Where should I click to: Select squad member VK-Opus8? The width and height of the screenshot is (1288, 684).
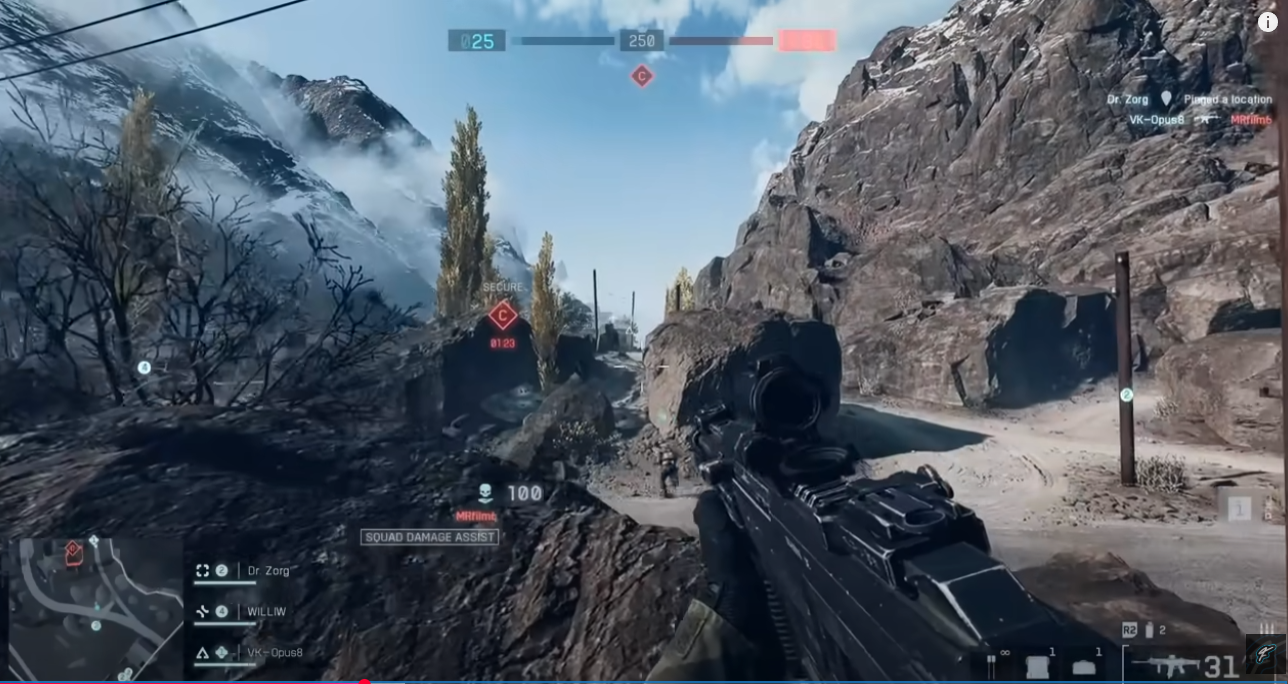(274, 653)
